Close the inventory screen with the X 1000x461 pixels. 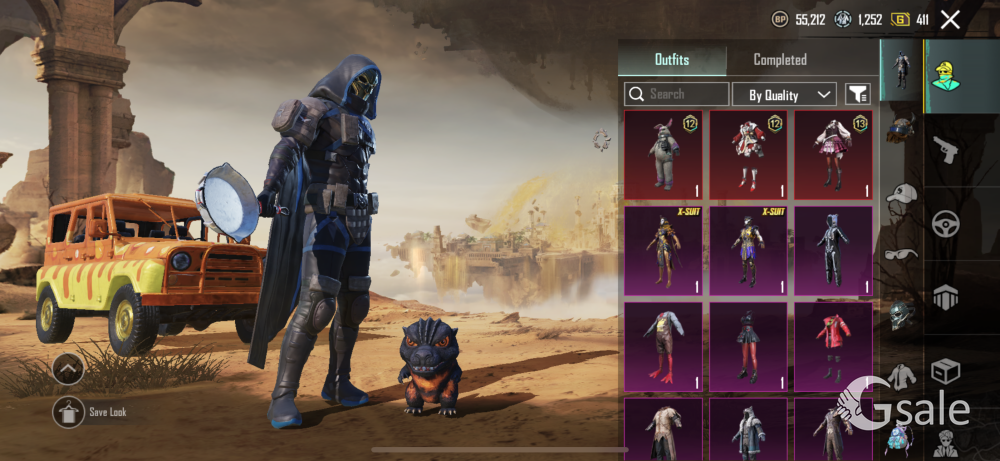pos(950,19)
